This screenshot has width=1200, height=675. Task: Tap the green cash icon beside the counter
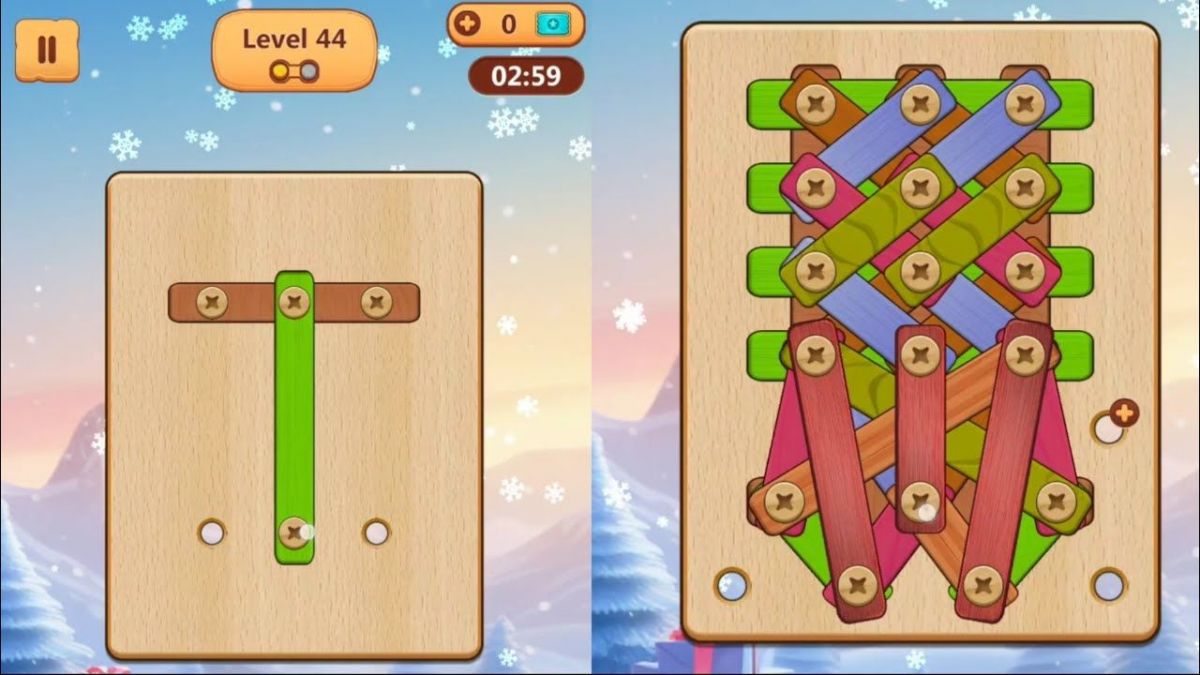(x=550, y=24)
